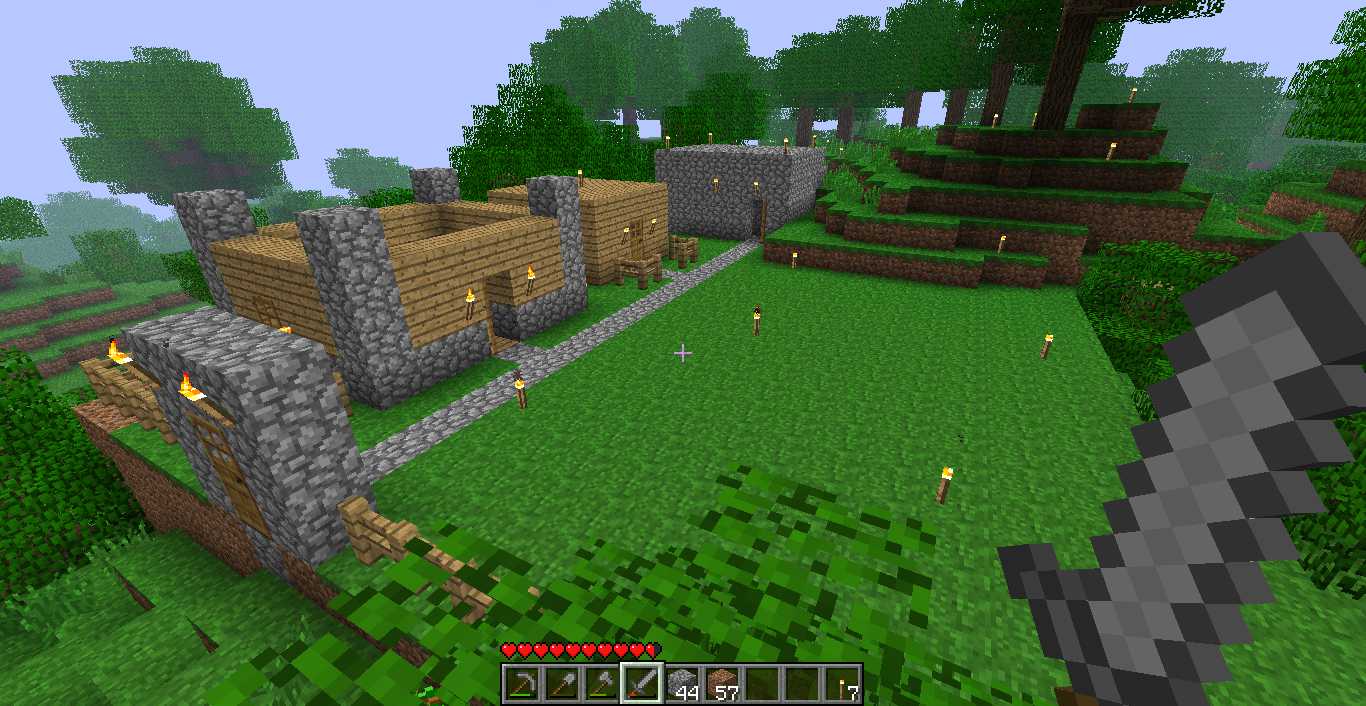Screen dimensions: 1366x706
Task: Switch to the cobblestone stack of 44
Action: [x=682, y=684]
